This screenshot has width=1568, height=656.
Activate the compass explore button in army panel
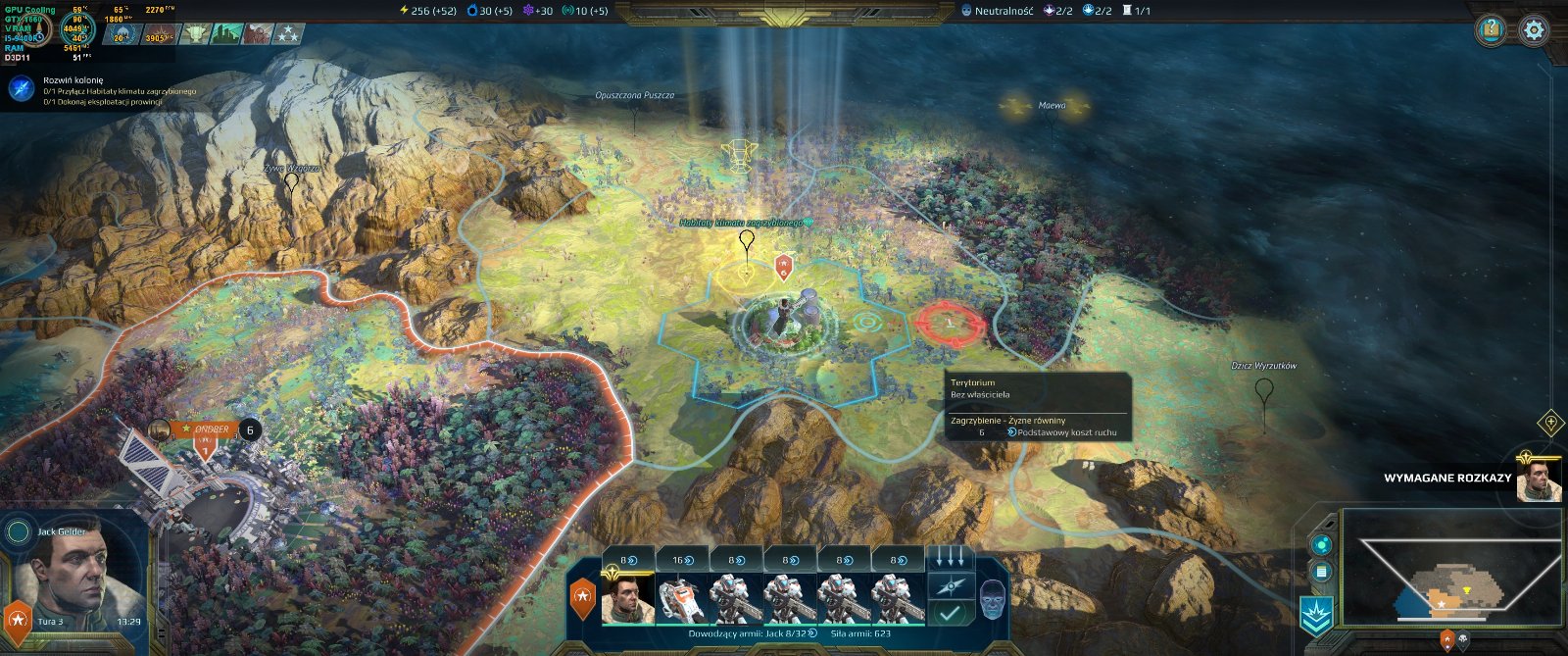pos(950,586)
